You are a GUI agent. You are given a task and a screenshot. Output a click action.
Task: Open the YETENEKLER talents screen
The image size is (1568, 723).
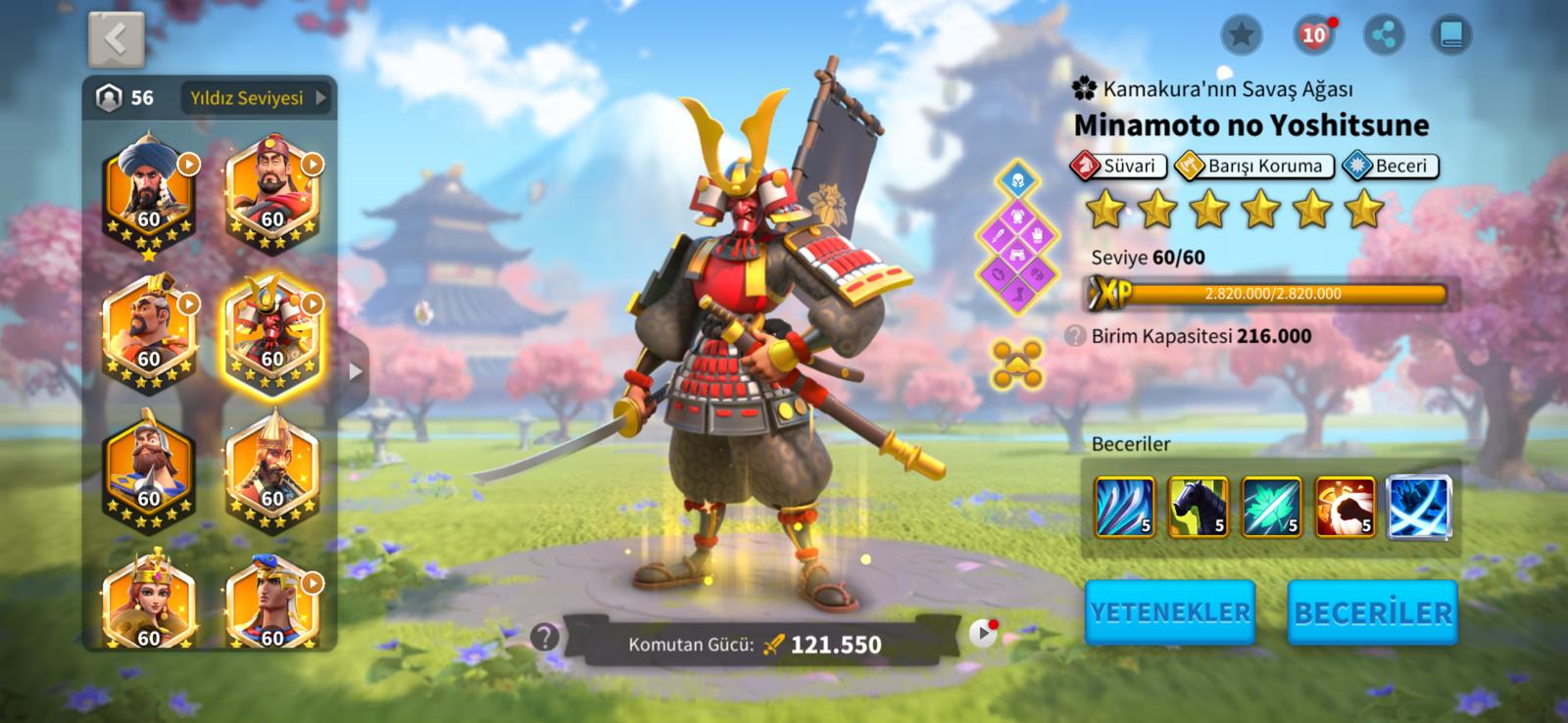coord(1170,612)
